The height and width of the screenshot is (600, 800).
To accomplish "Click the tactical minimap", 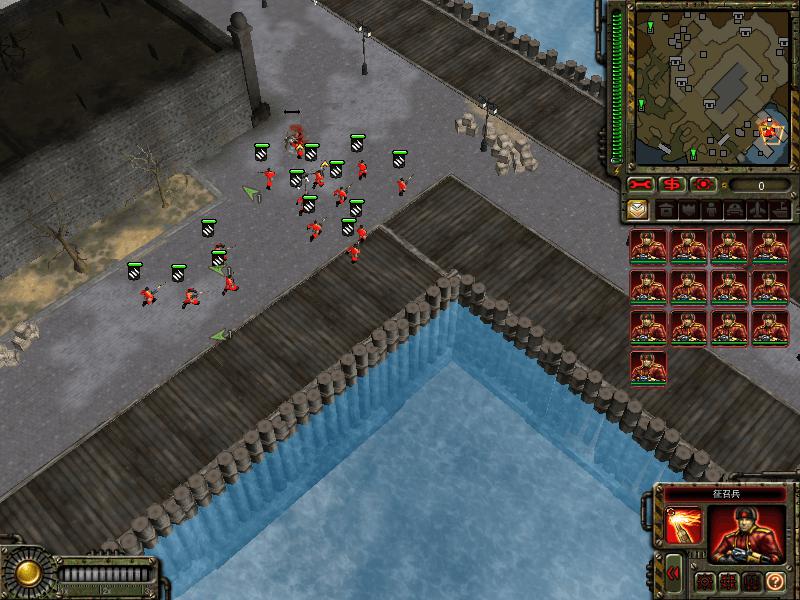I will [x=712, y=85].
